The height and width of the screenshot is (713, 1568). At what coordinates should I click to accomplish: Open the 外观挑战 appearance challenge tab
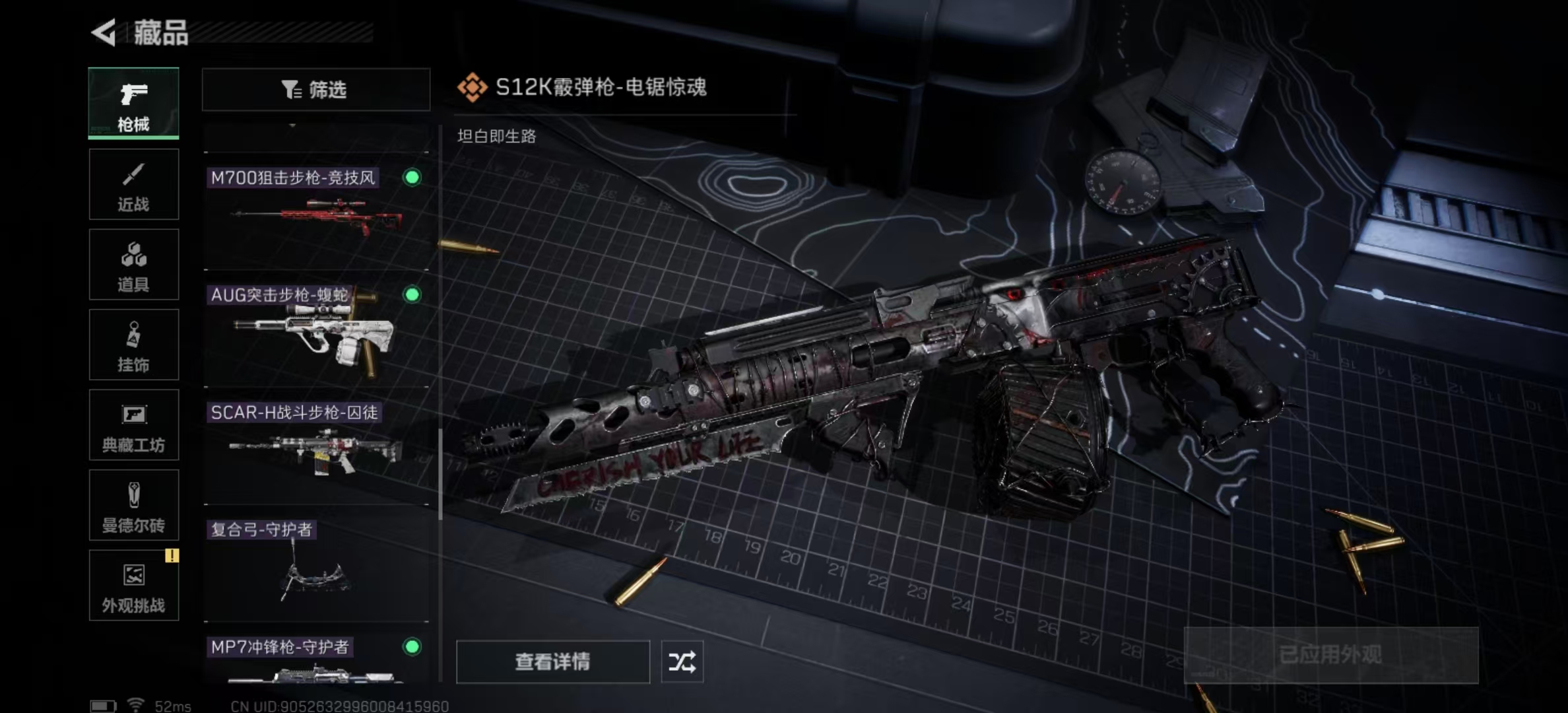coord(133,586)
